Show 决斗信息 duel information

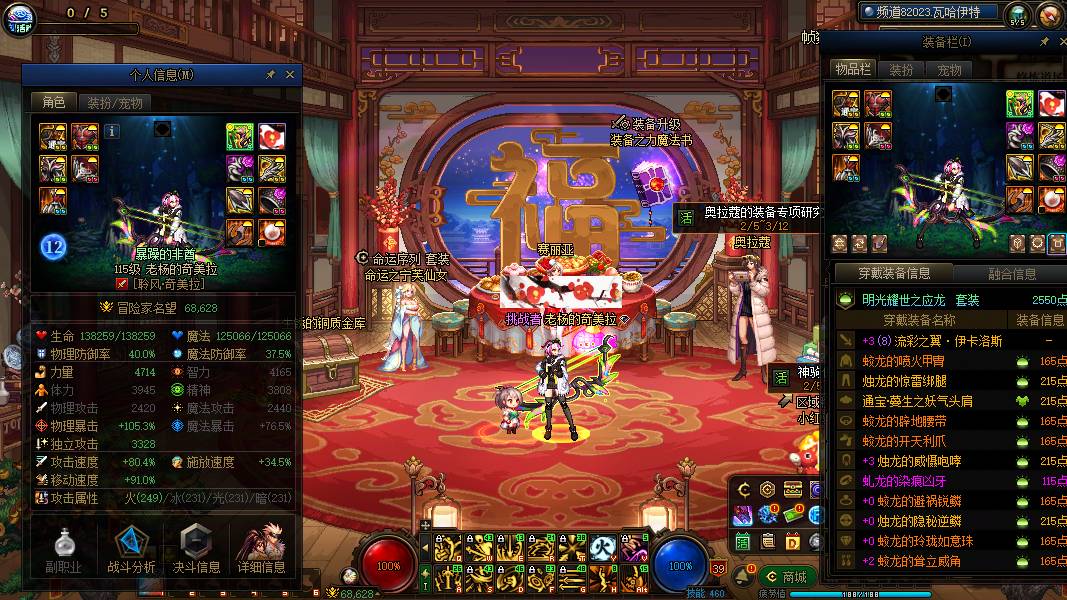196,548
